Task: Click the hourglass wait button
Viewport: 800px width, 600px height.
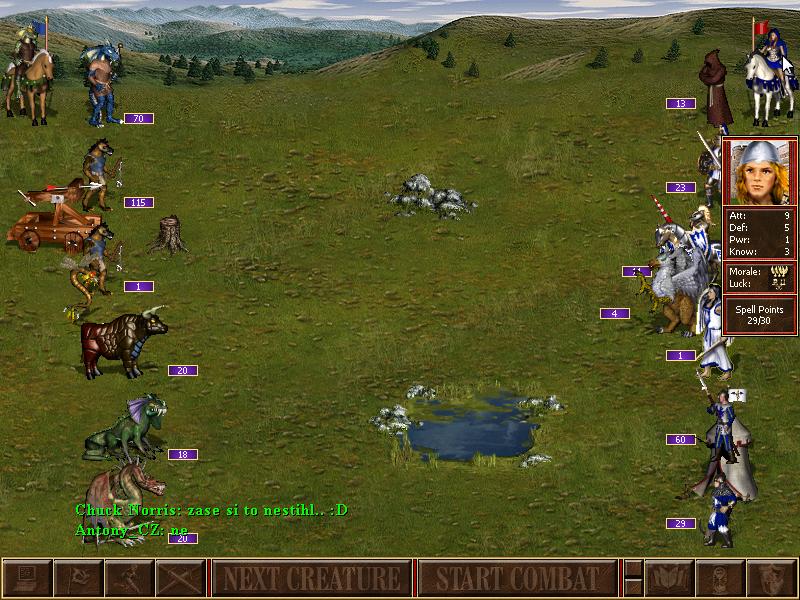Action: [720, 579]
